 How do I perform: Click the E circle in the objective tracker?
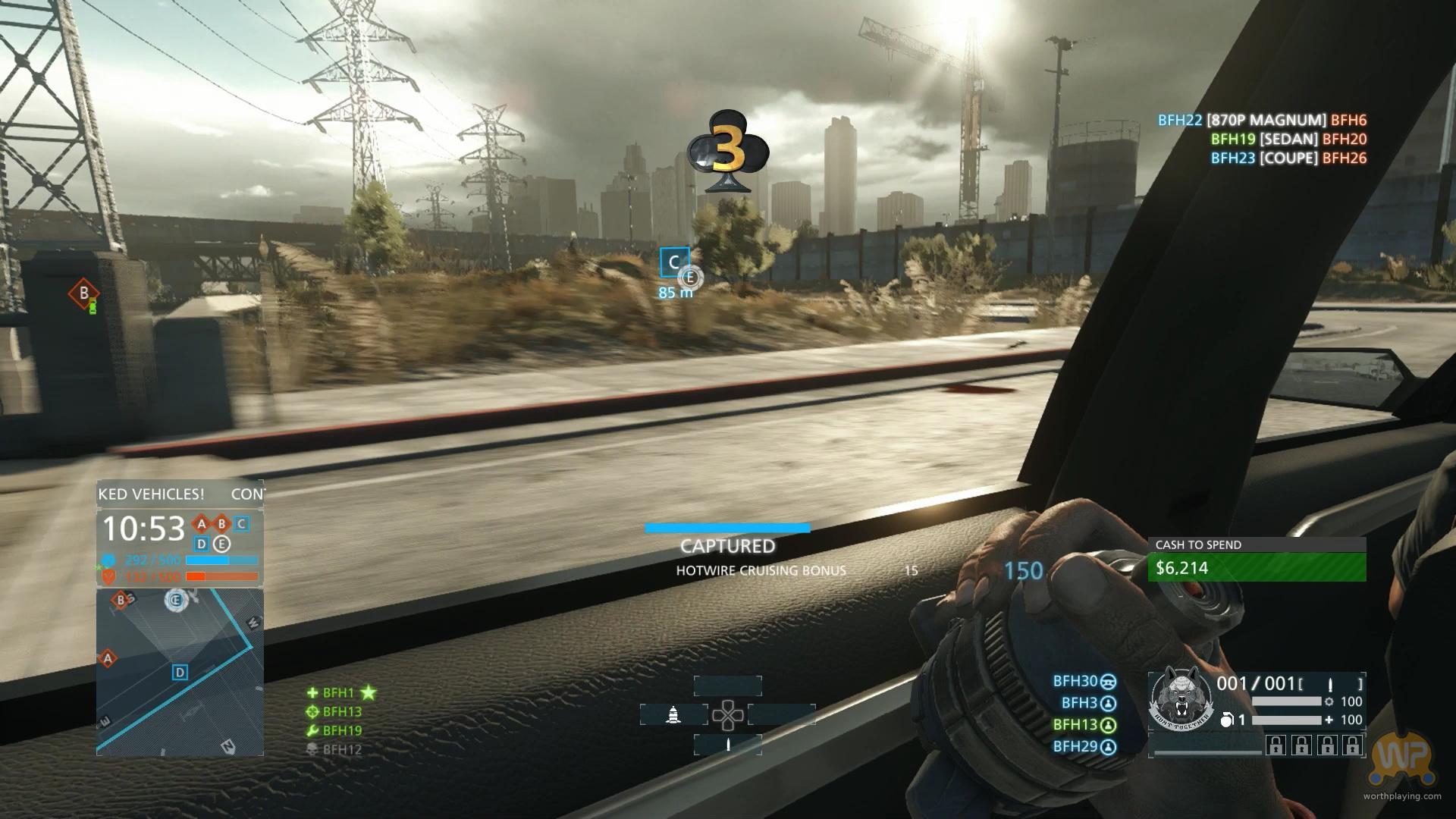point(221,544)
